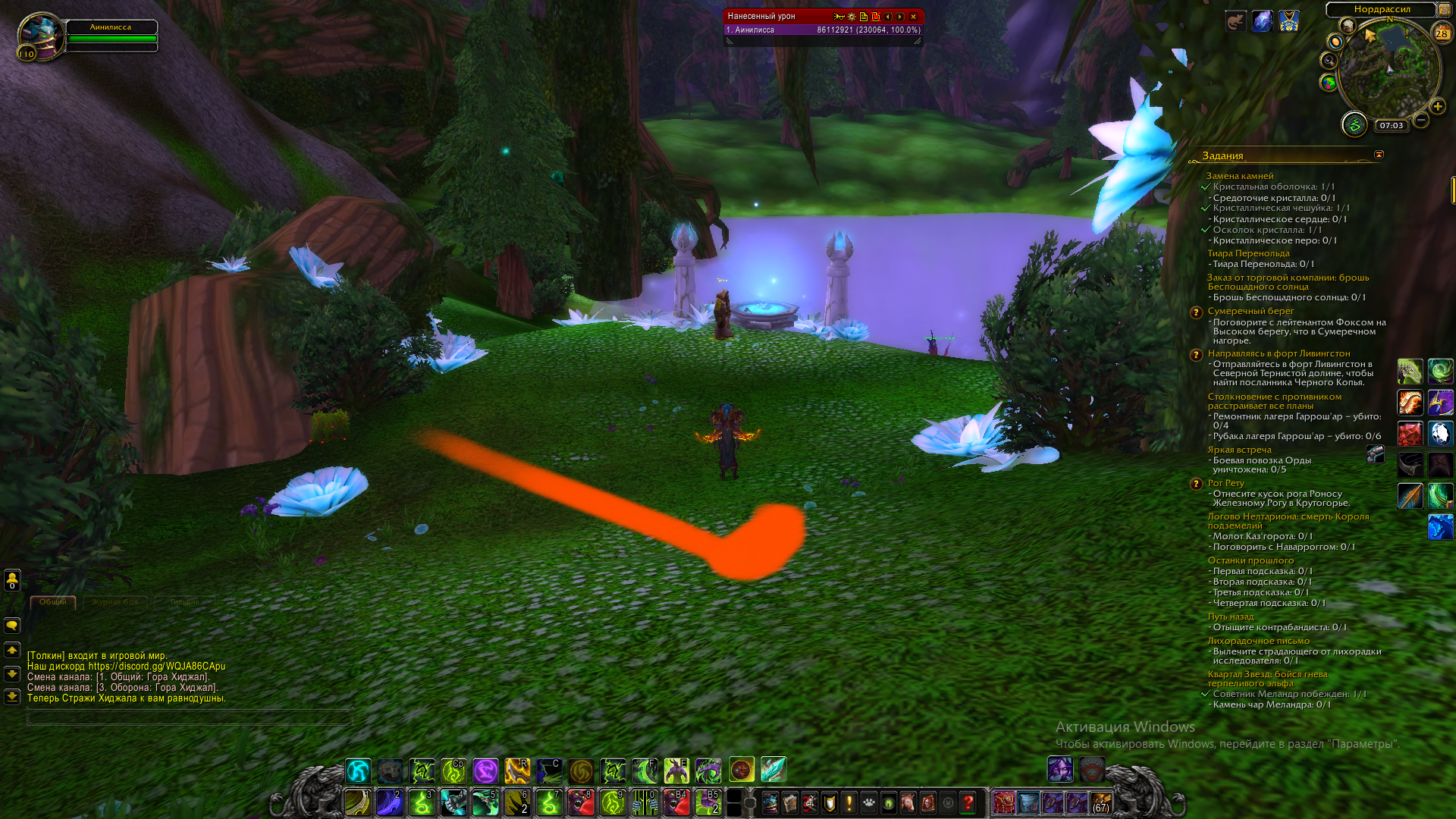Click the Нордрассил zone name header
1456x819 pixels.
pyautogui.click(x=1382, y=9)
